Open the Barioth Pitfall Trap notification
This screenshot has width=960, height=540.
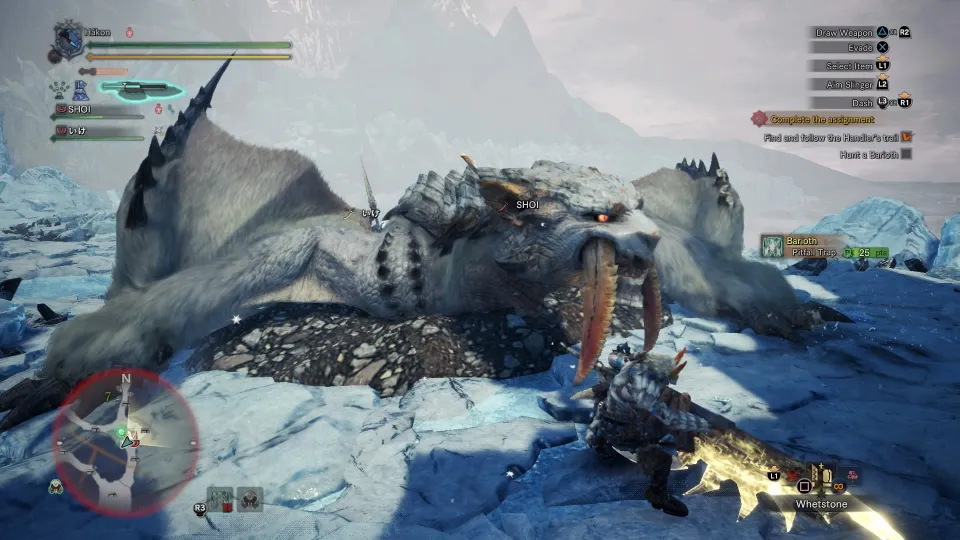click(812, 246)
